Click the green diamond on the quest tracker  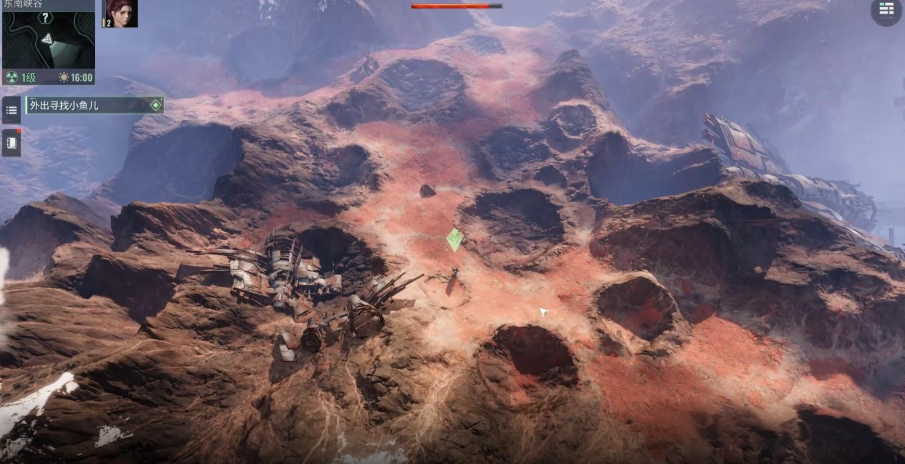tap(155, 105)
